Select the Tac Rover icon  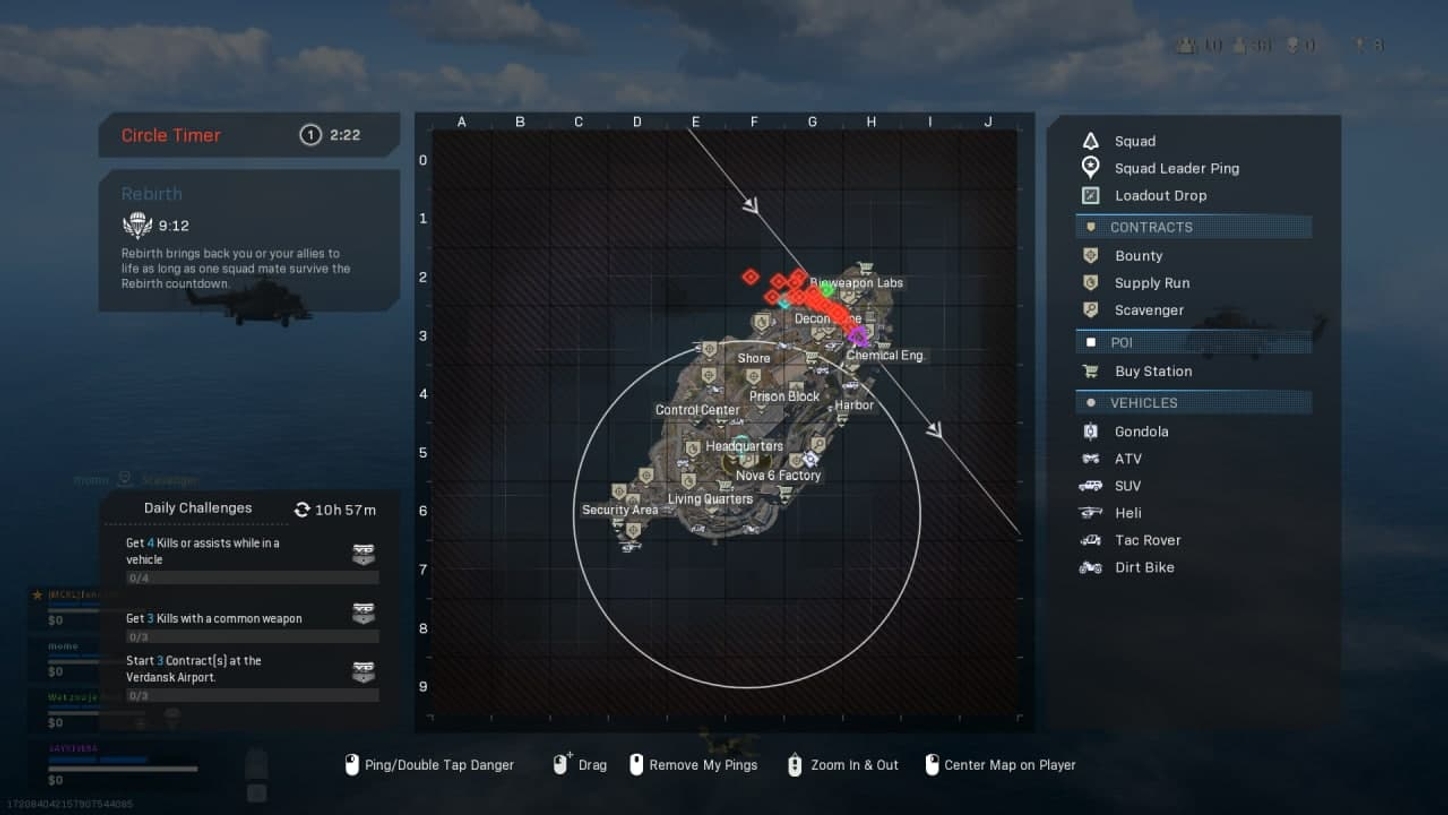pos(1089,539)
